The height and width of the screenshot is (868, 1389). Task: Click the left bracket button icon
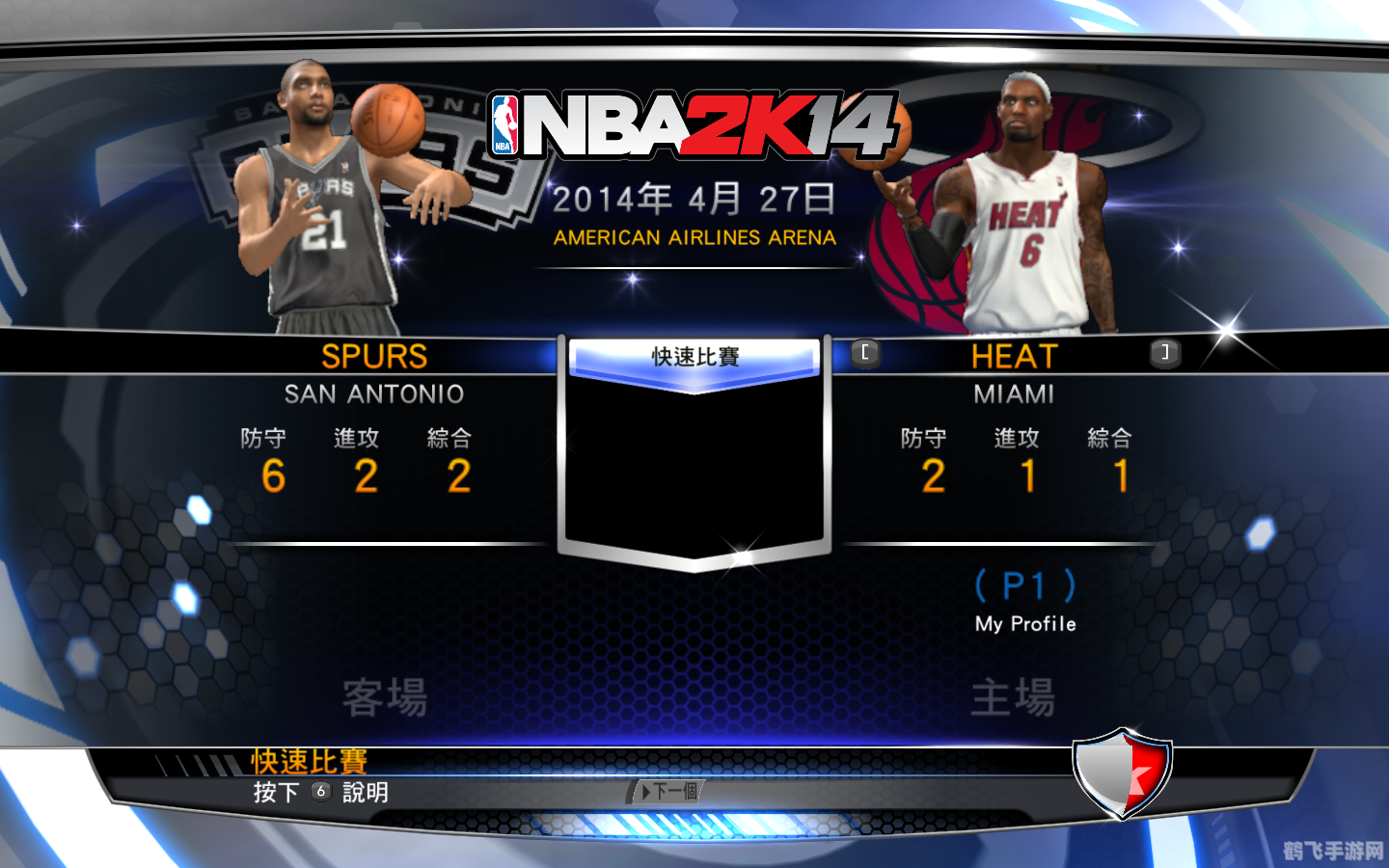click(x=865, y=354)
